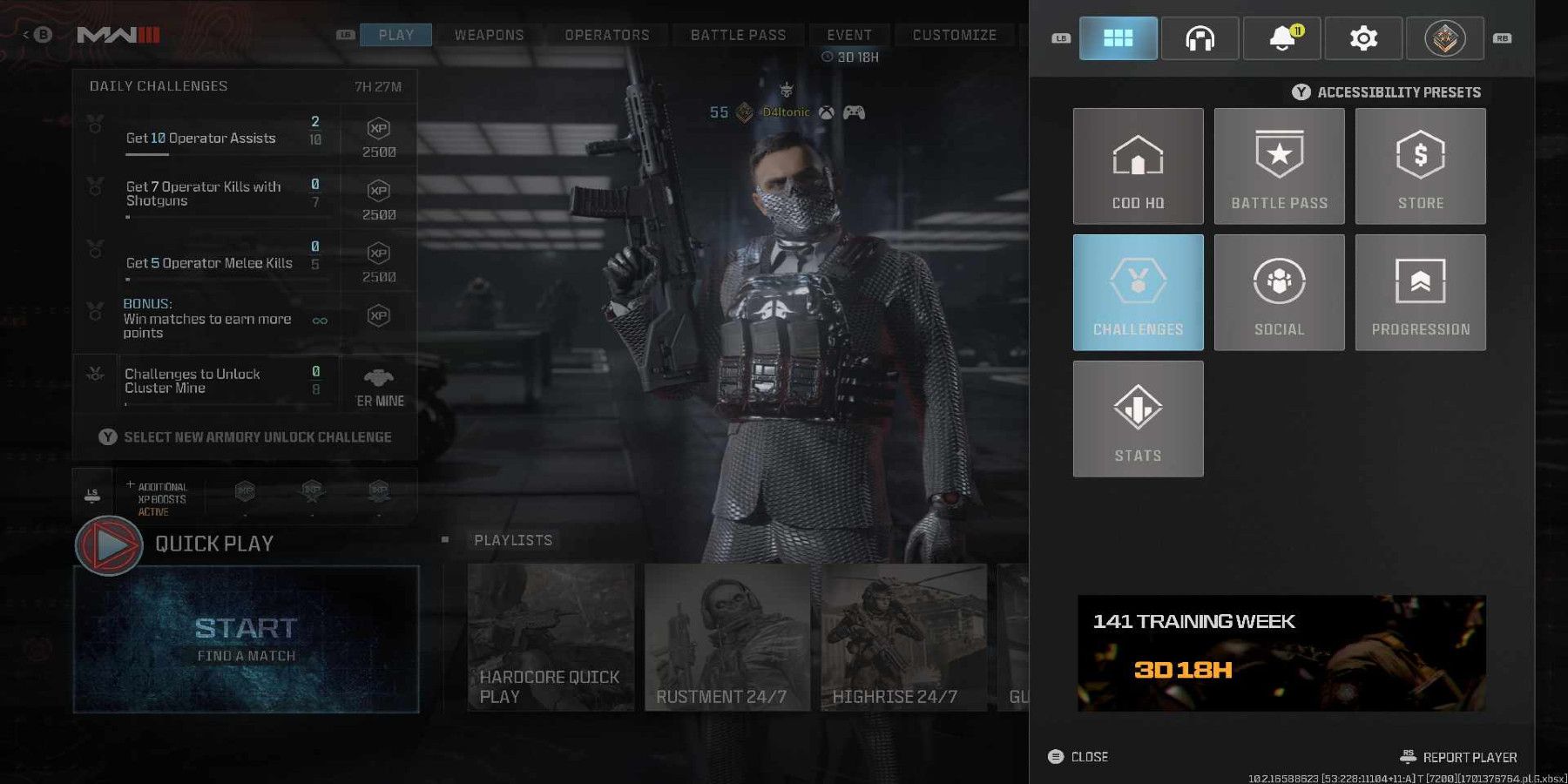1568x784 pixels.
Task: Open the Operators menu tab
Action: tap(606, 35)
